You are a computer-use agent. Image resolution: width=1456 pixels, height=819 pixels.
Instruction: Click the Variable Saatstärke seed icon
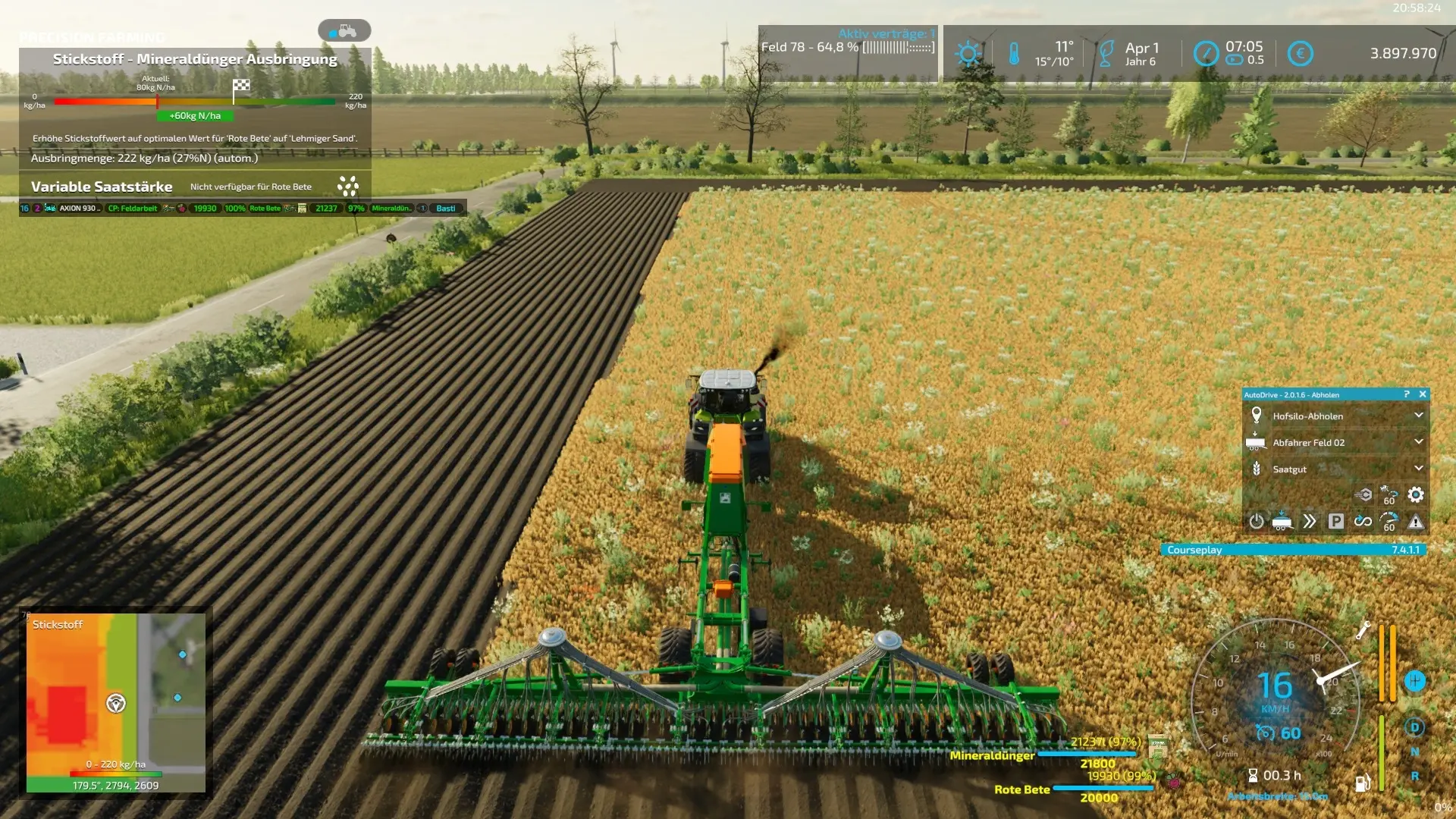(348, 187)
